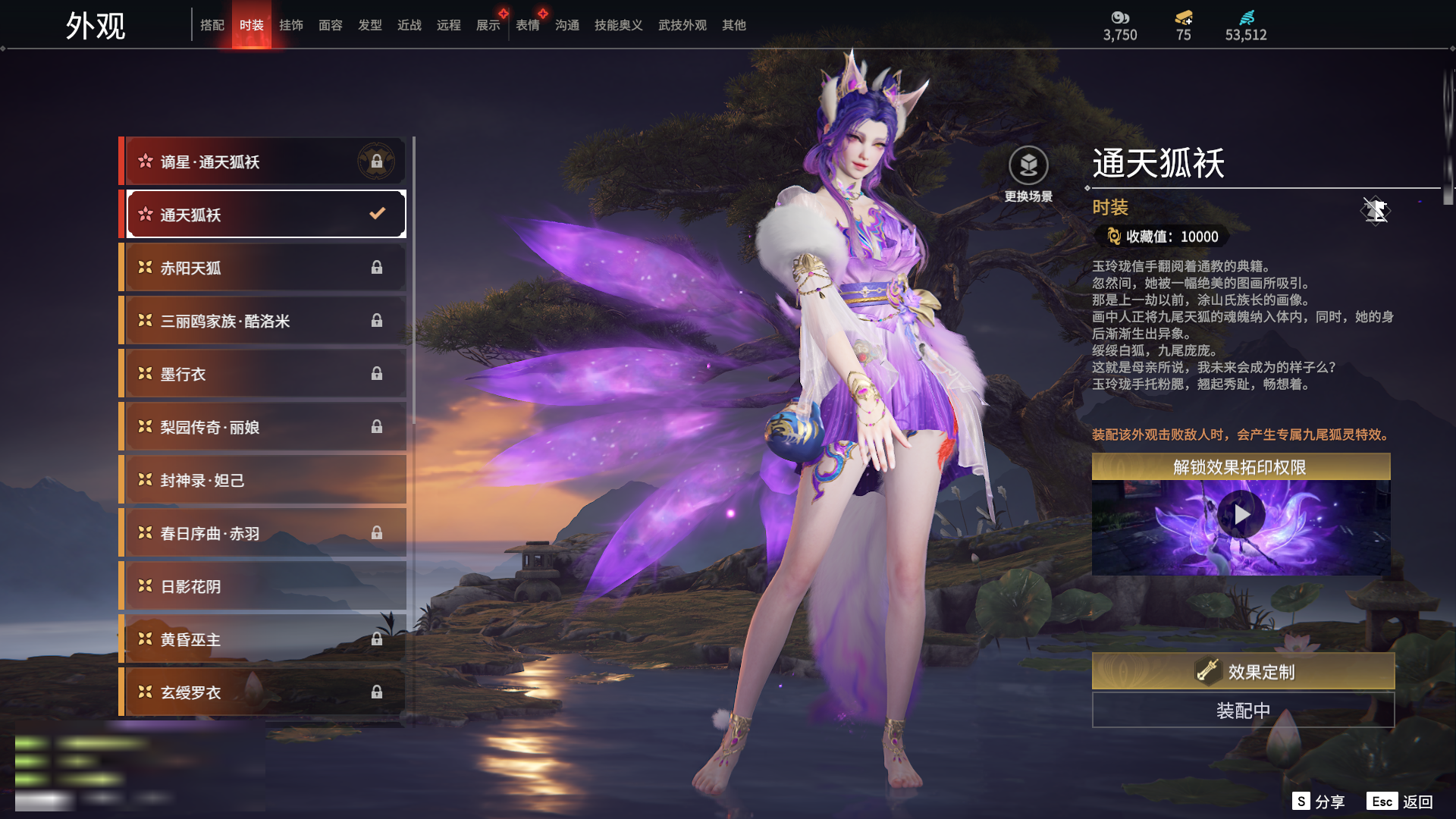This screenshot has width=1456, height=819.
Task: Open 效果定制 effect customization
Action: (x=1243, y=671)
